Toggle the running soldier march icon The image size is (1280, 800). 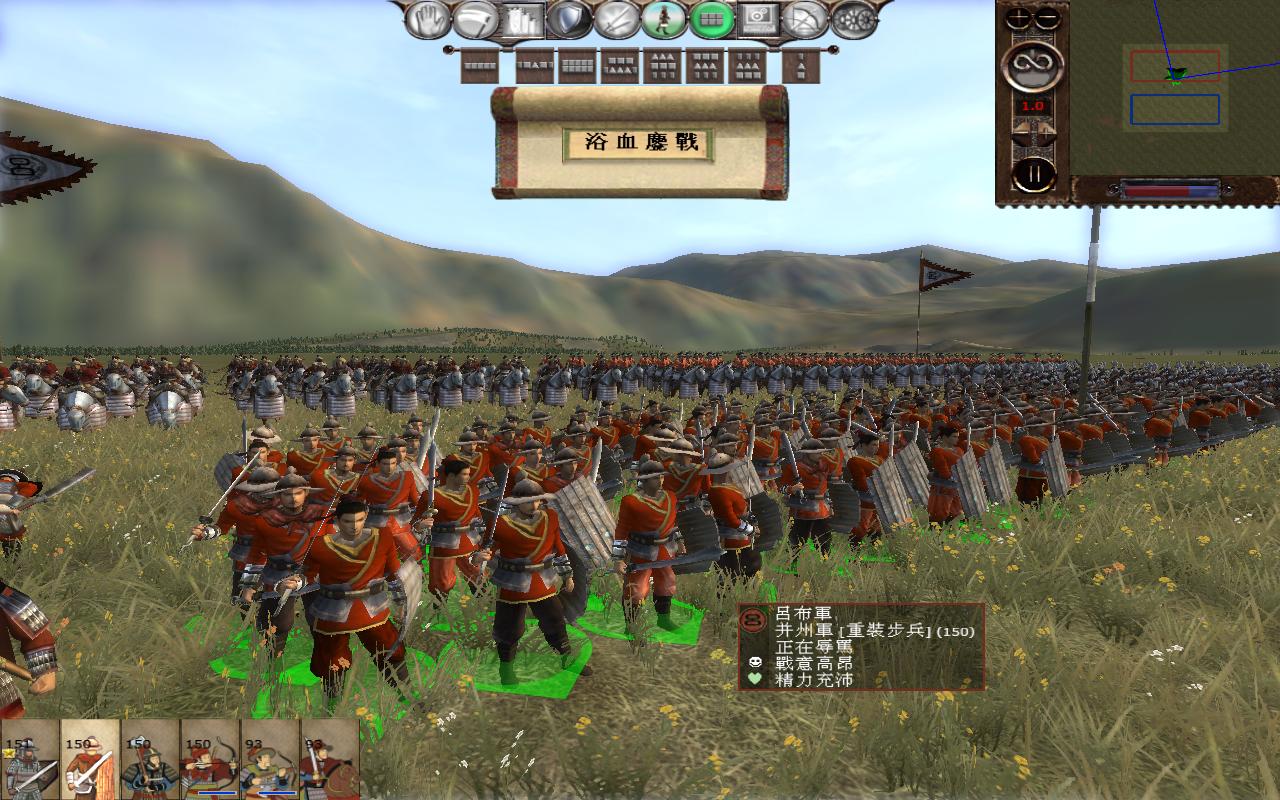coord(665,19)
